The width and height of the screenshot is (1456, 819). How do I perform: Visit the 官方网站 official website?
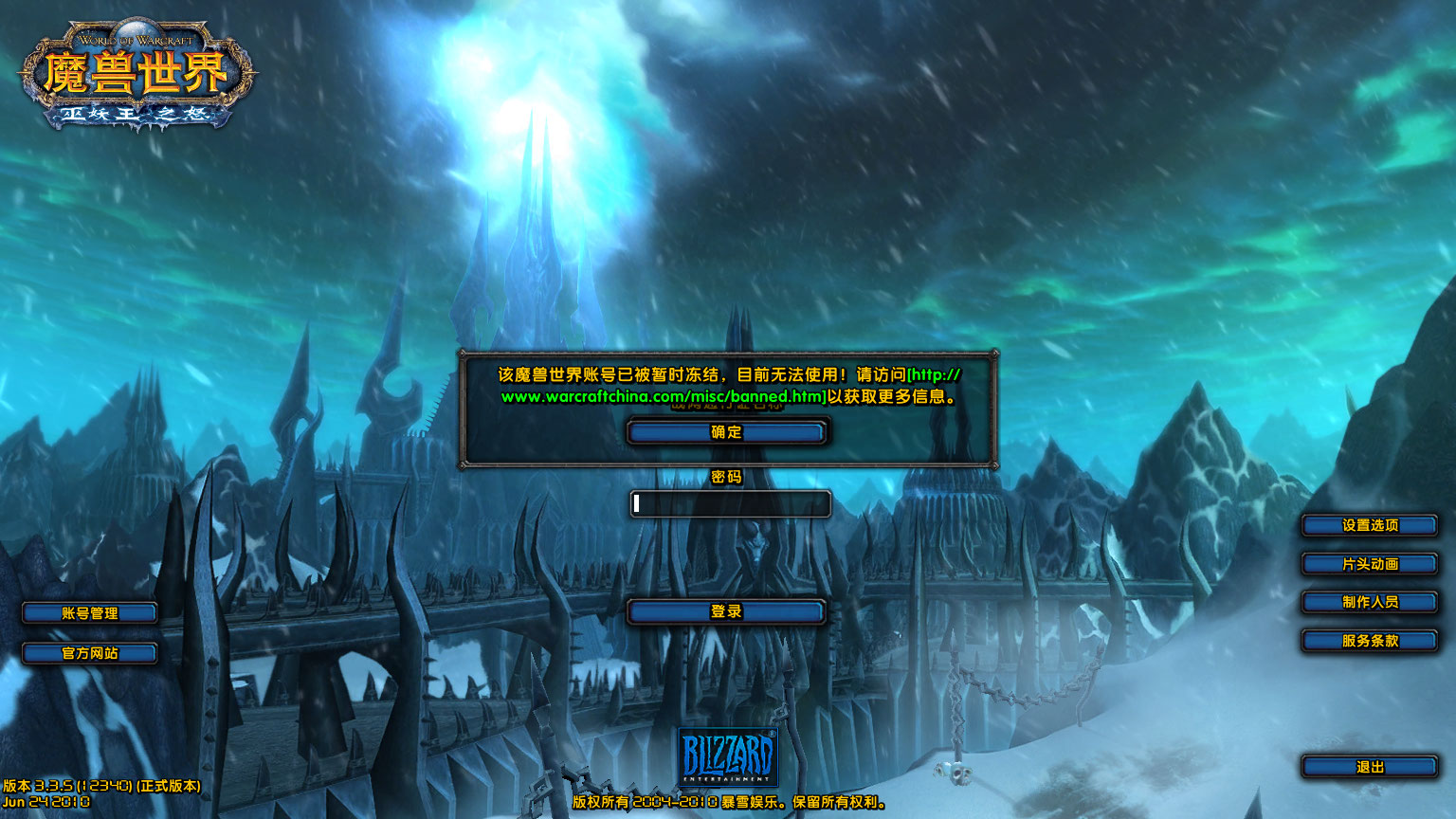[92, 653]
